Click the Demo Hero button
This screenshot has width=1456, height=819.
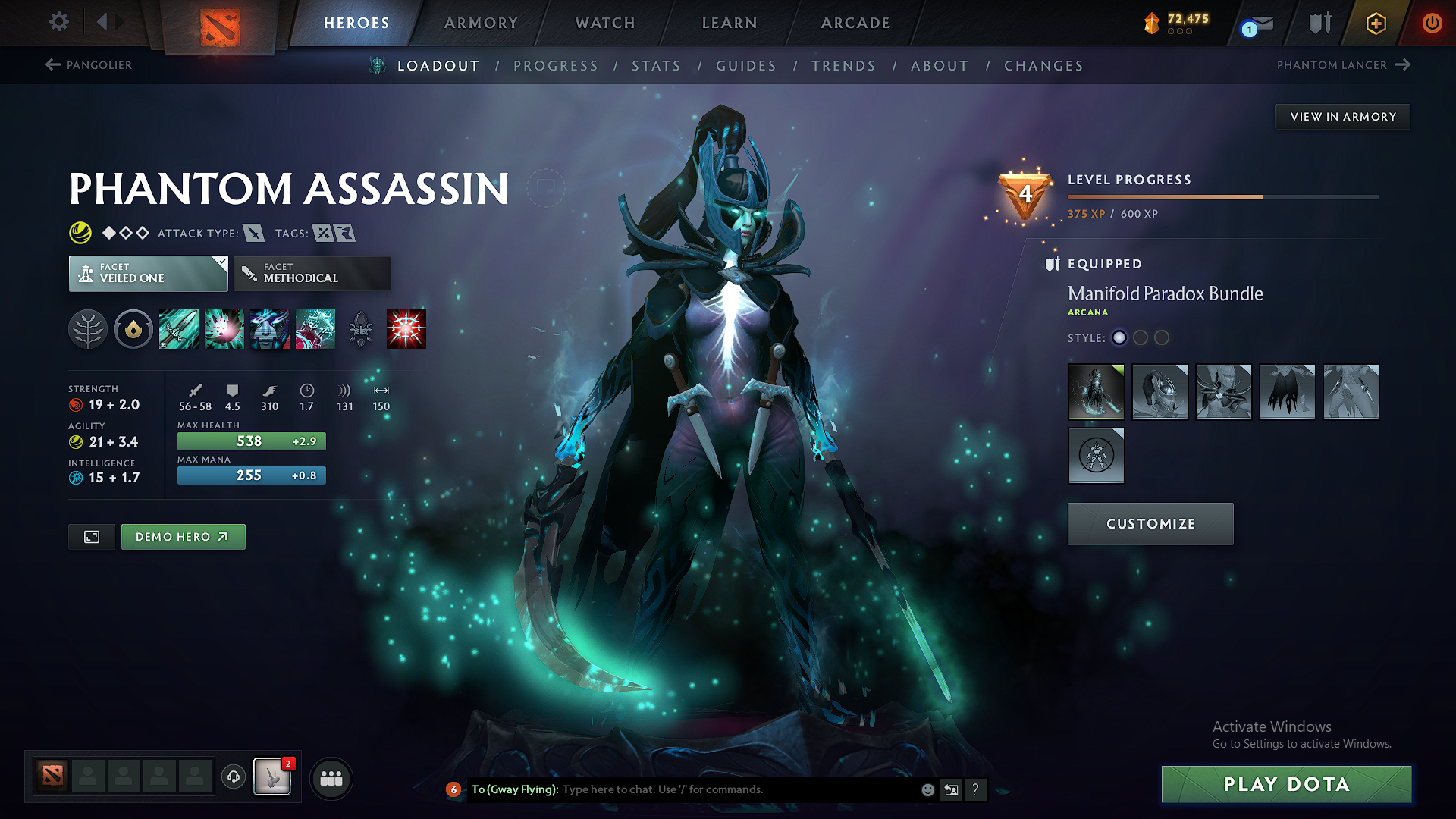click(183, 536)
